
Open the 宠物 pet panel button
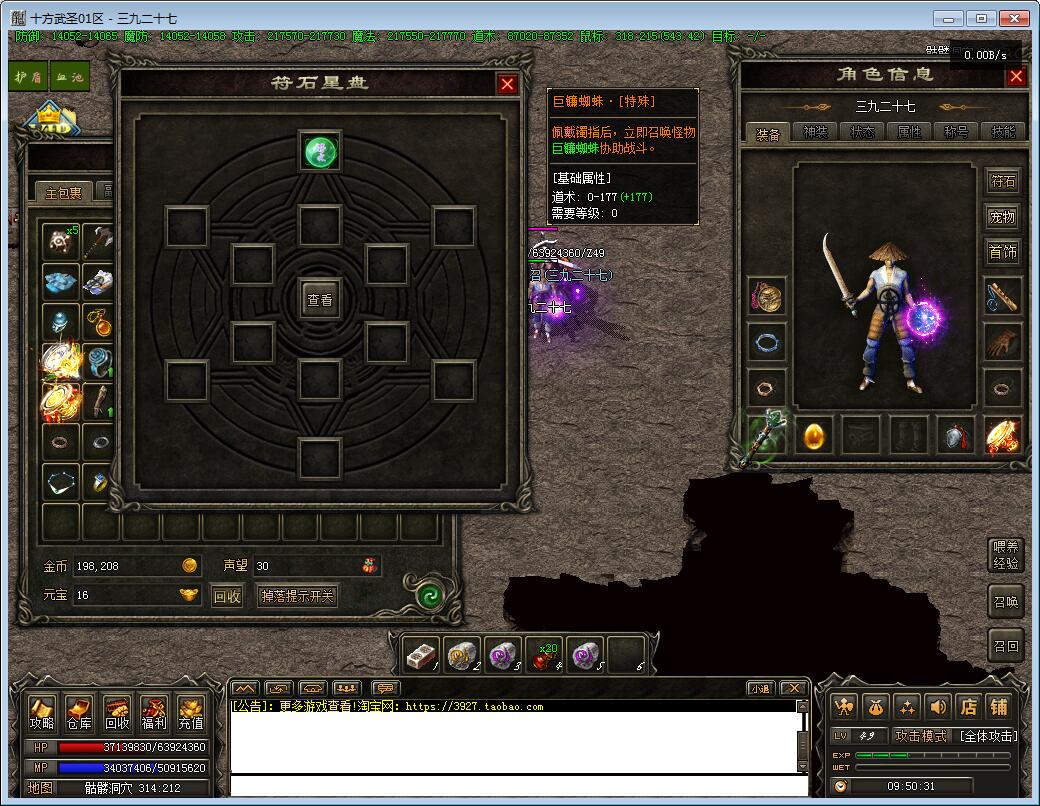pos(1002,217)
